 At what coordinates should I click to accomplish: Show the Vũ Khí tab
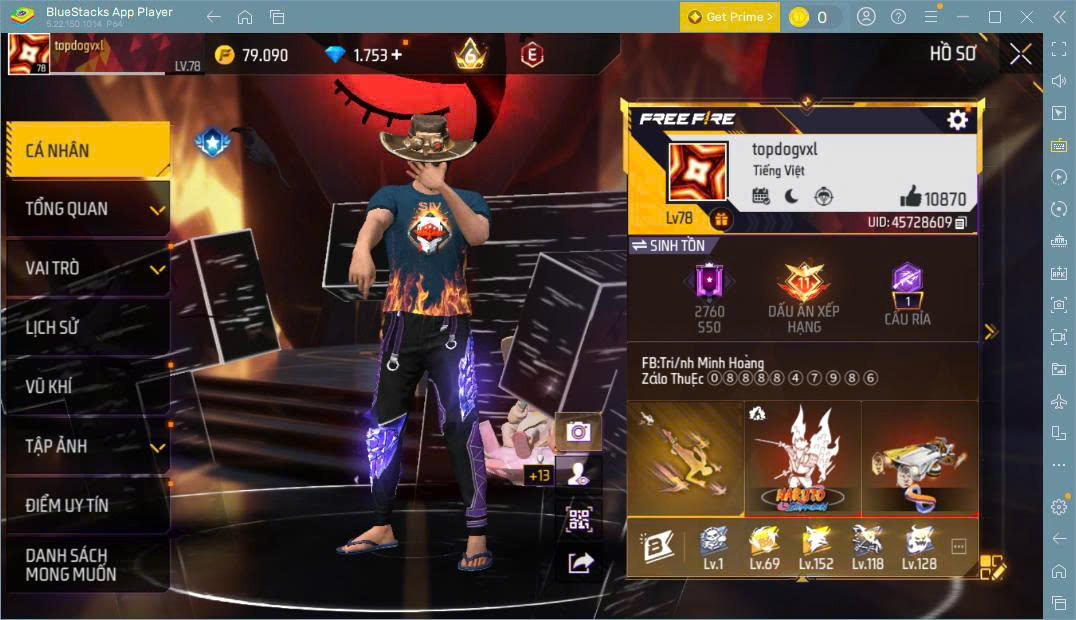click(x=87, y=387)
